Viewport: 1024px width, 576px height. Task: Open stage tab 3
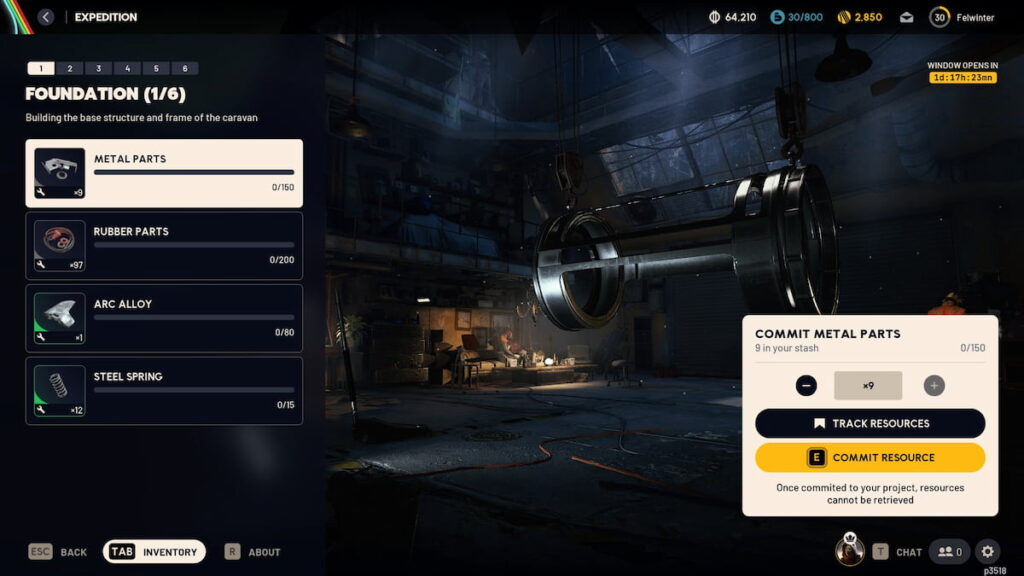pos(98,69)
